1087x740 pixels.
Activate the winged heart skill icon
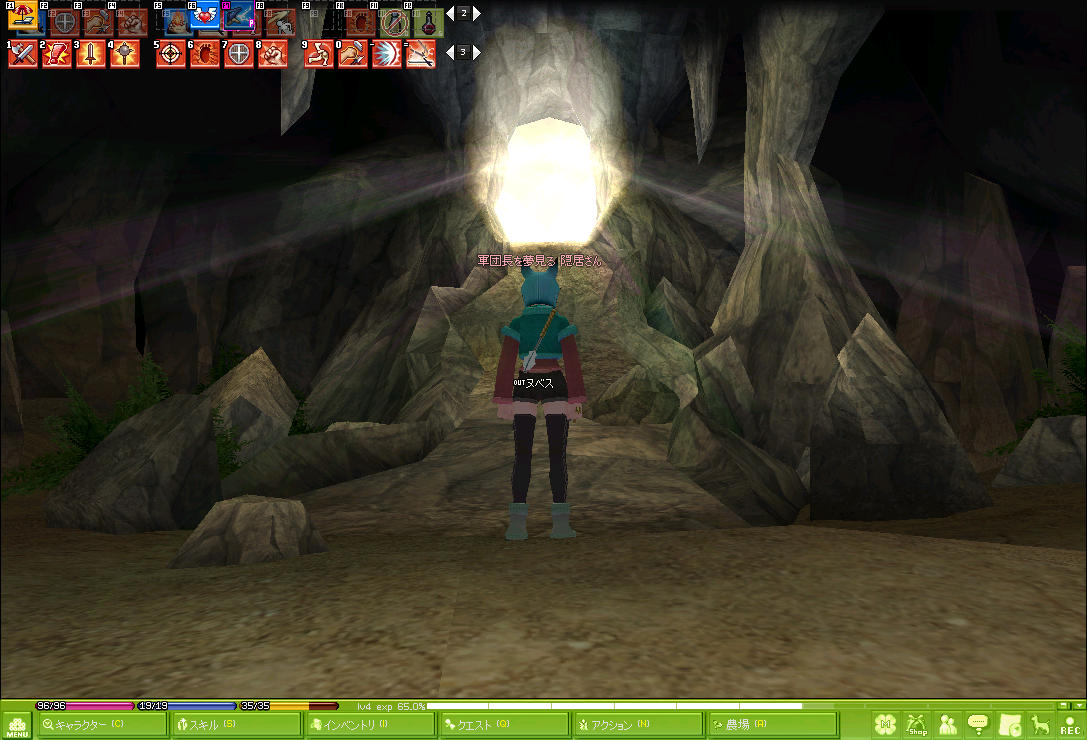[x=206, y=17]
